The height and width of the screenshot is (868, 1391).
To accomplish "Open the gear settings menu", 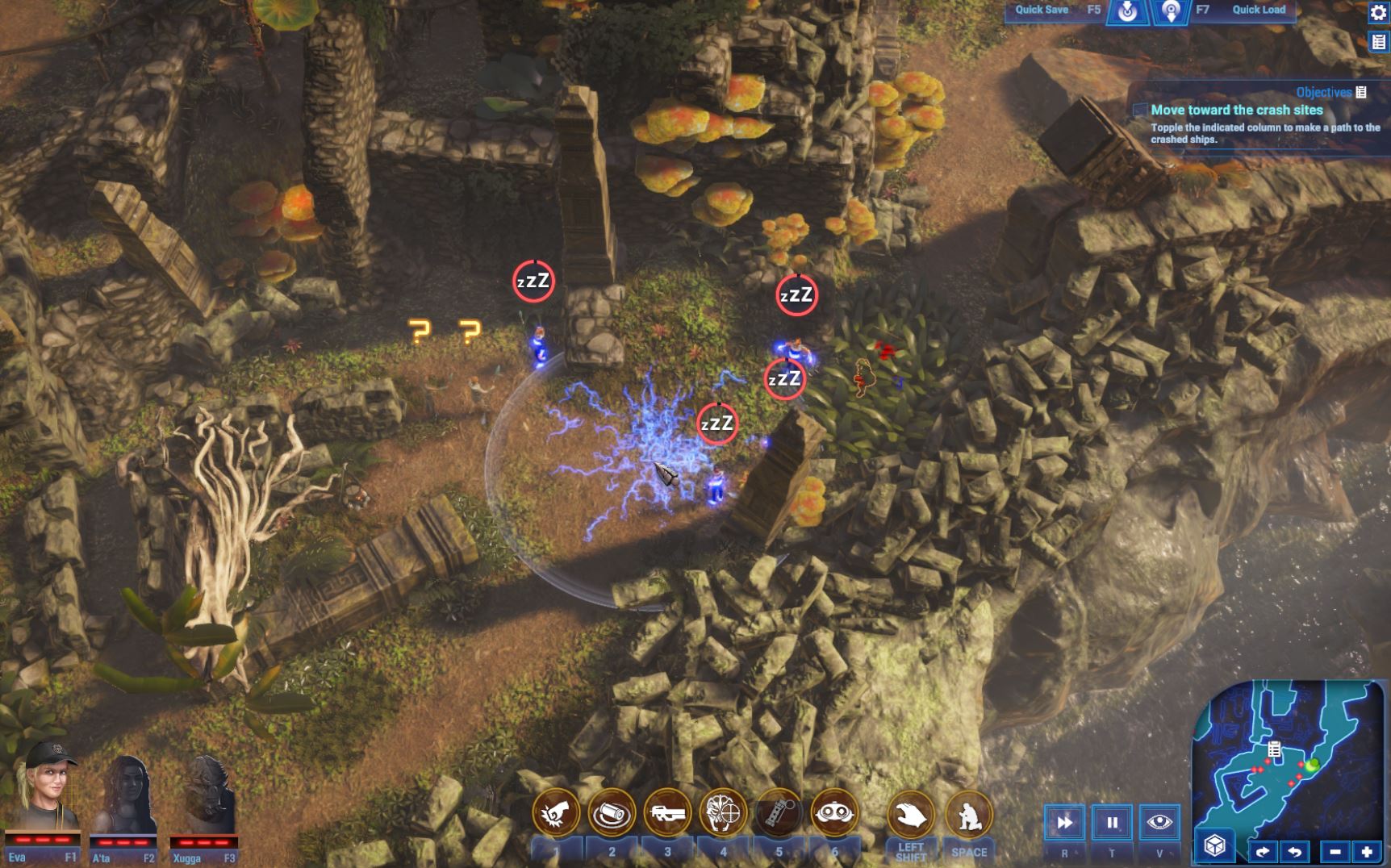I will pos(1378,13).
